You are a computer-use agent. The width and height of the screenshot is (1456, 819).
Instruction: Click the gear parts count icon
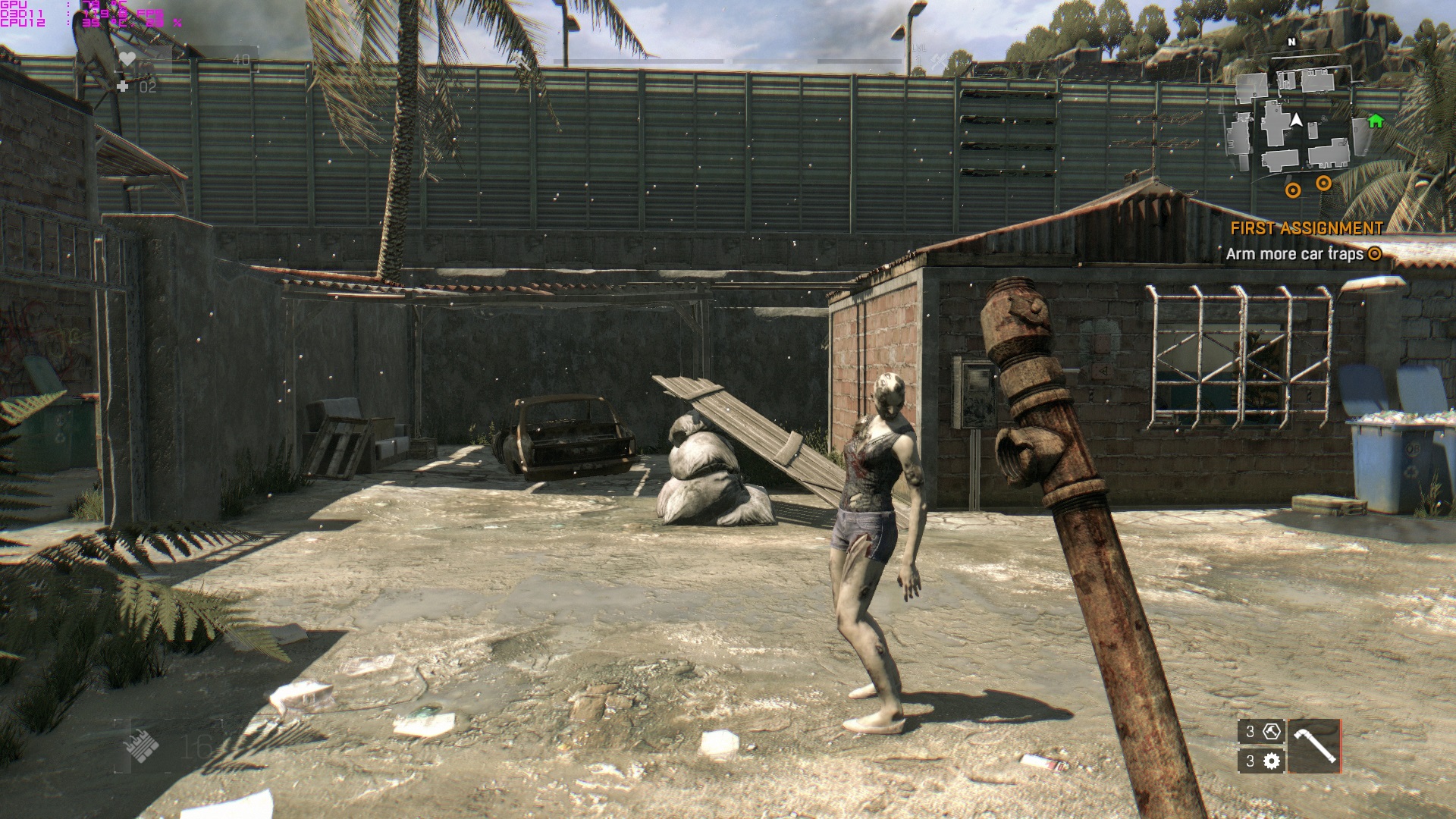(x=1272, y=761)
